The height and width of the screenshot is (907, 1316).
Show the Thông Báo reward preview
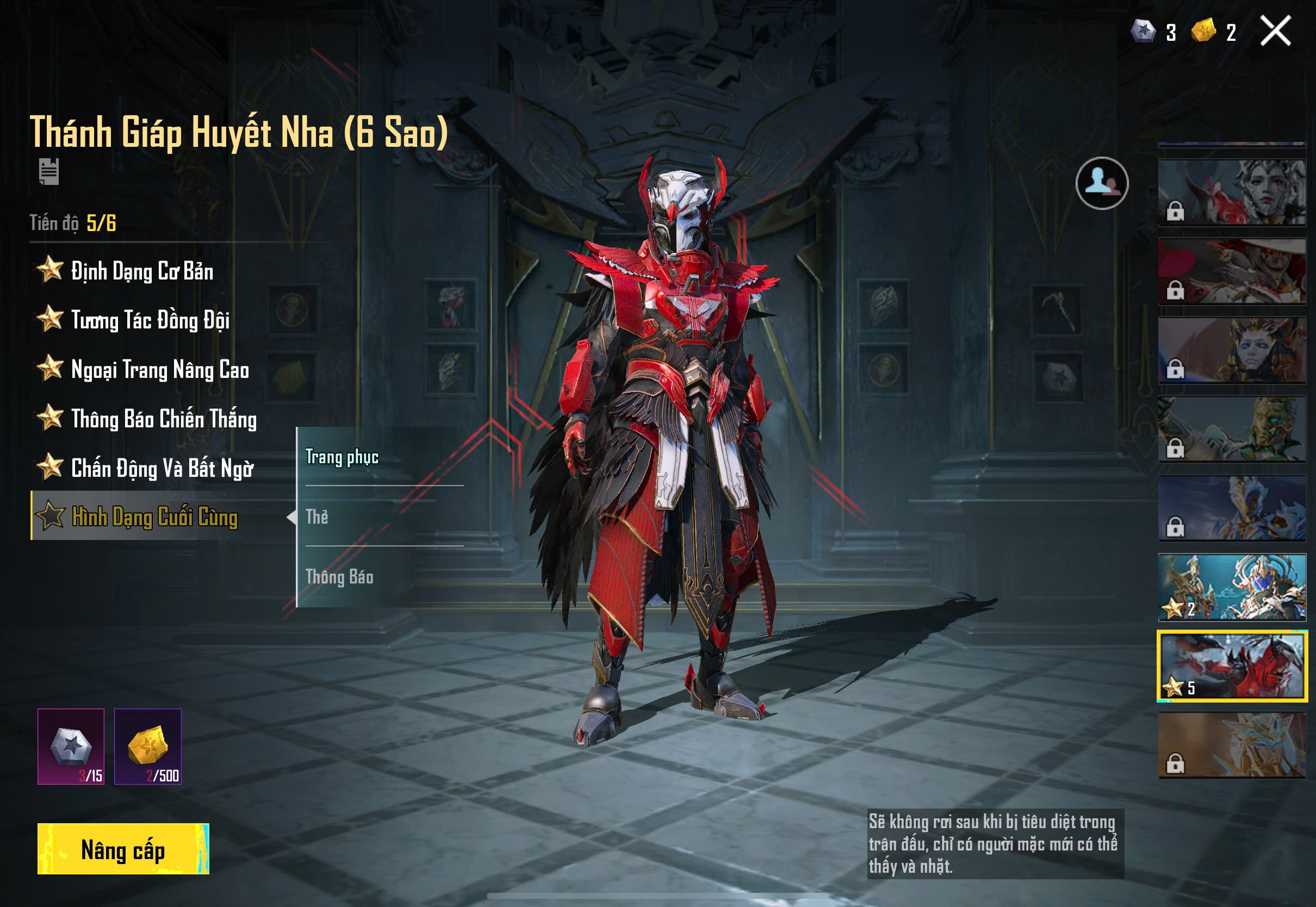pyautogui.click(x=339, y=577)
